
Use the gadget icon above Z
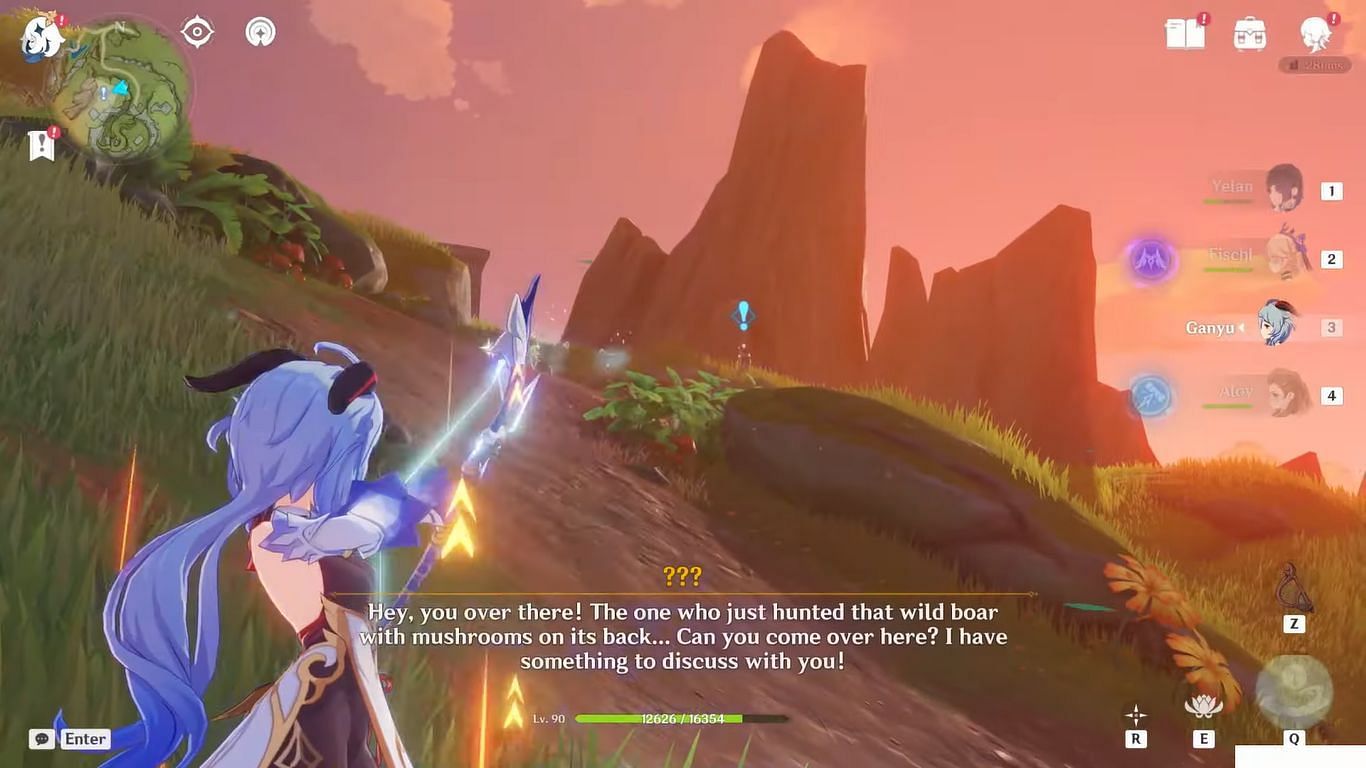pyautogui.click(x=1294, y=589)
